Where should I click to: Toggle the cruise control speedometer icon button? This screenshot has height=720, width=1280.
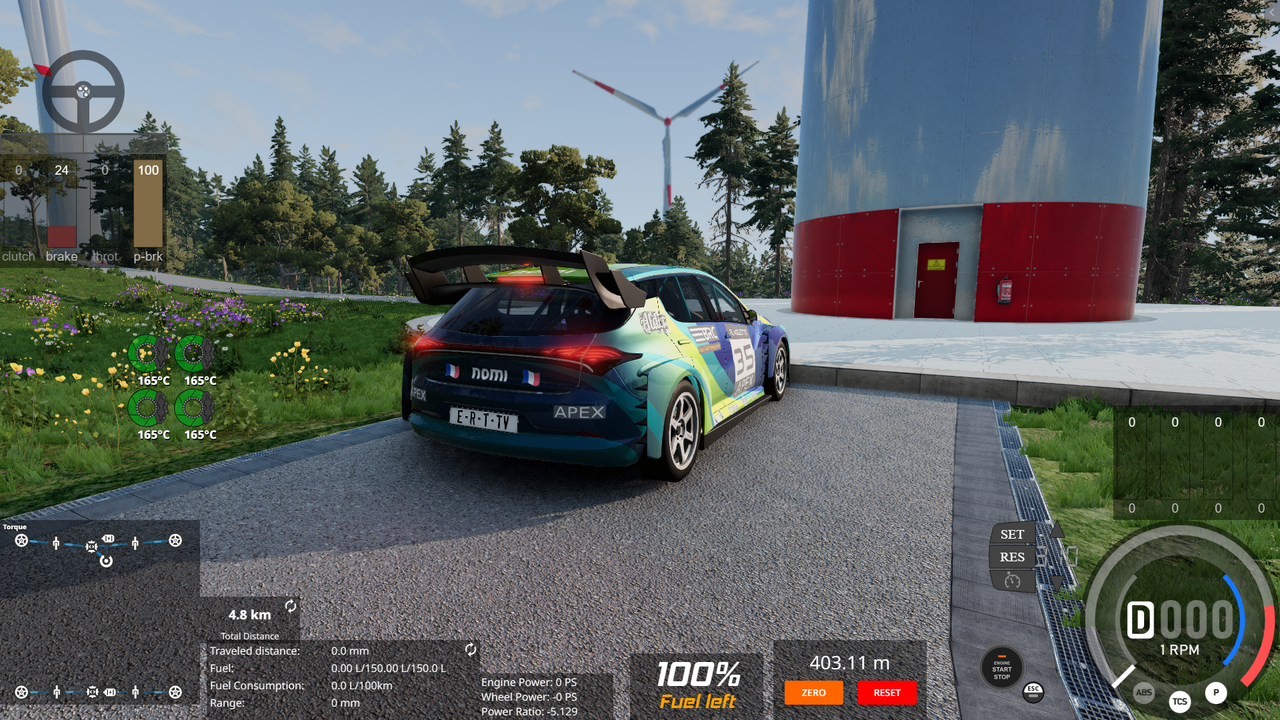[1012, 580]
